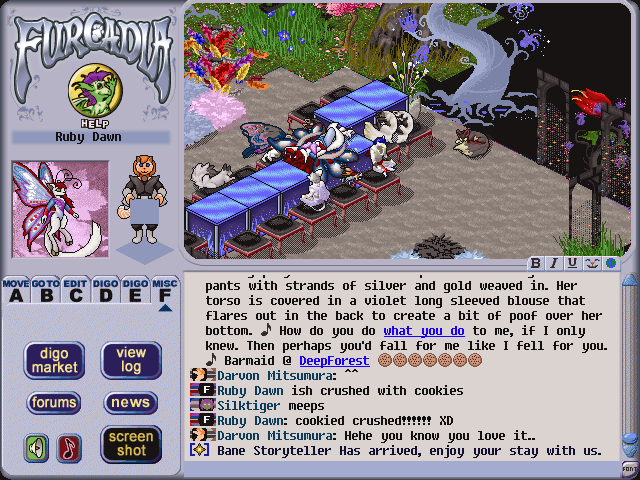This screenshot has width=640, height=480.
Task: Enable underline text formatting
Action: tap(572, 263)
